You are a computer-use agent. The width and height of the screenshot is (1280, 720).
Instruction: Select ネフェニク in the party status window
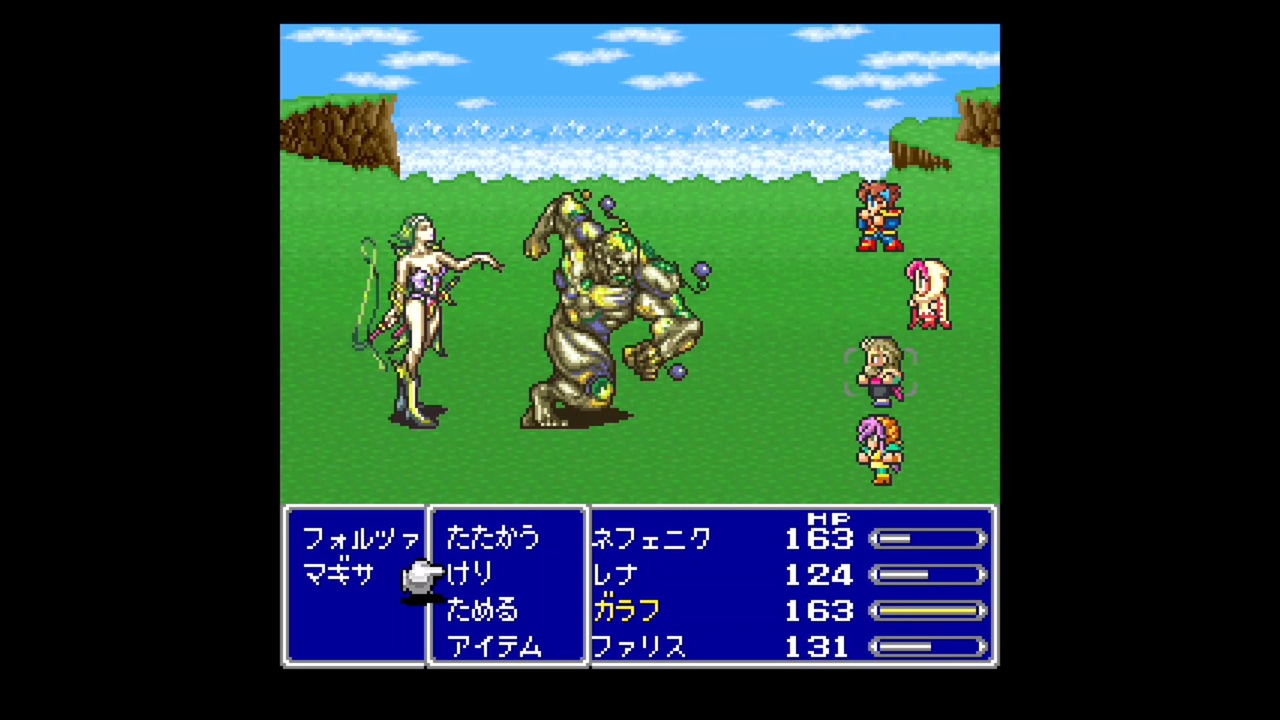[x=650, y=538]
